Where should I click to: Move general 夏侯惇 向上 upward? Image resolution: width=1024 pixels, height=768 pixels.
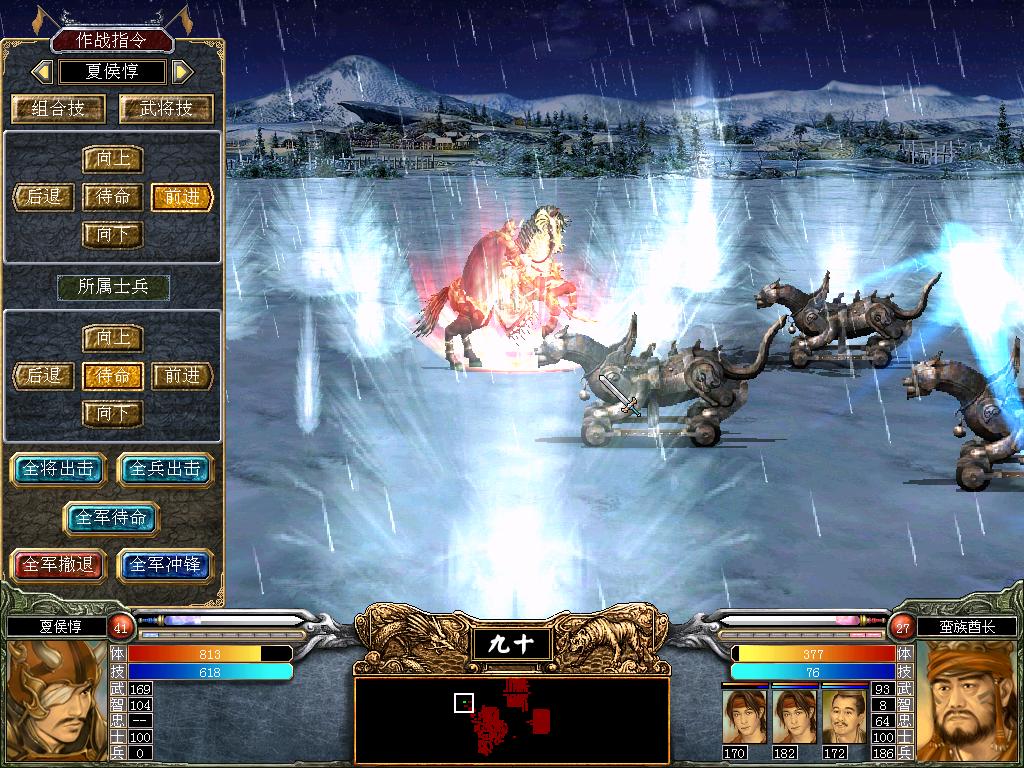[x=113, y=160]
